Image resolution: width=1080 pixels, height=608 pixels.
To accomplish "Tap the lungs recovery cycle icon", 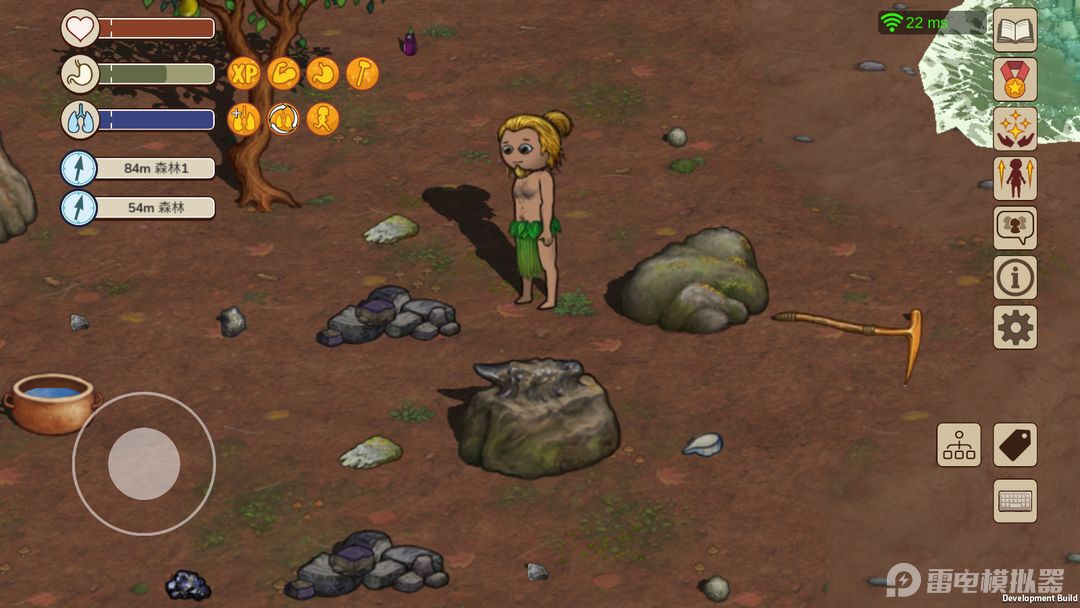I will coord(284,119).
